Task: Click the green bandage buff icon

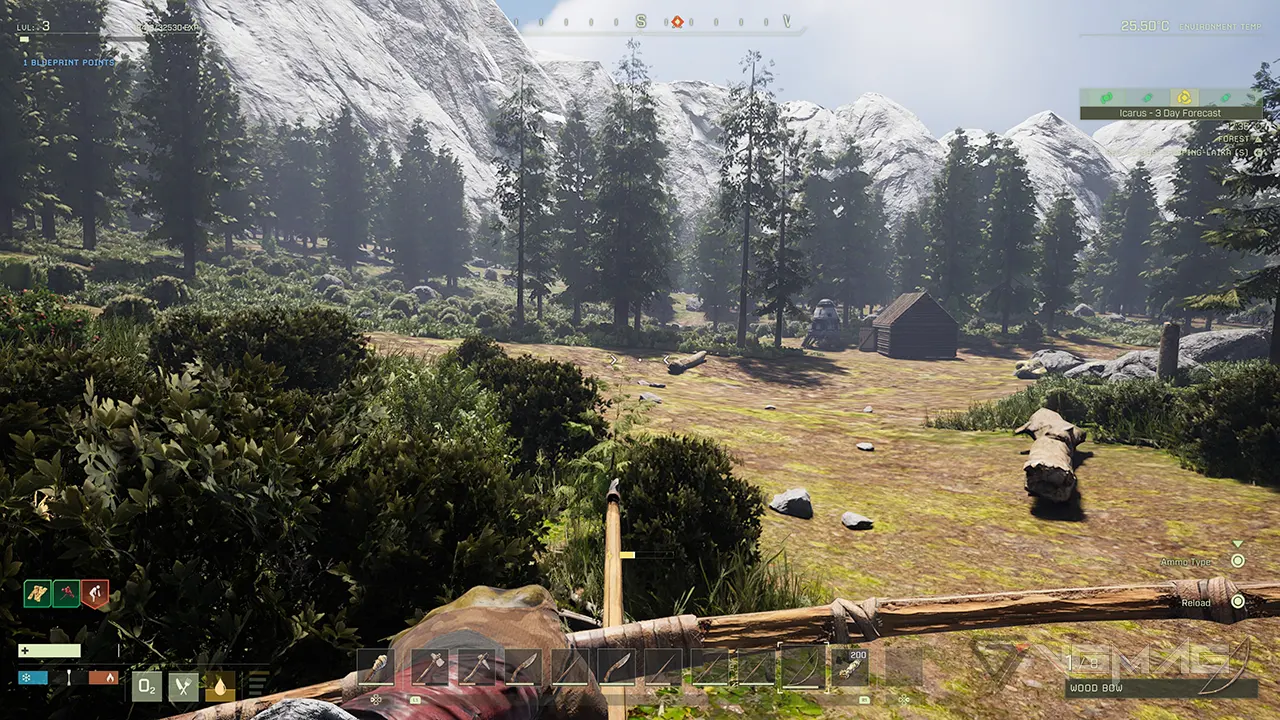Action: [38, 594]
